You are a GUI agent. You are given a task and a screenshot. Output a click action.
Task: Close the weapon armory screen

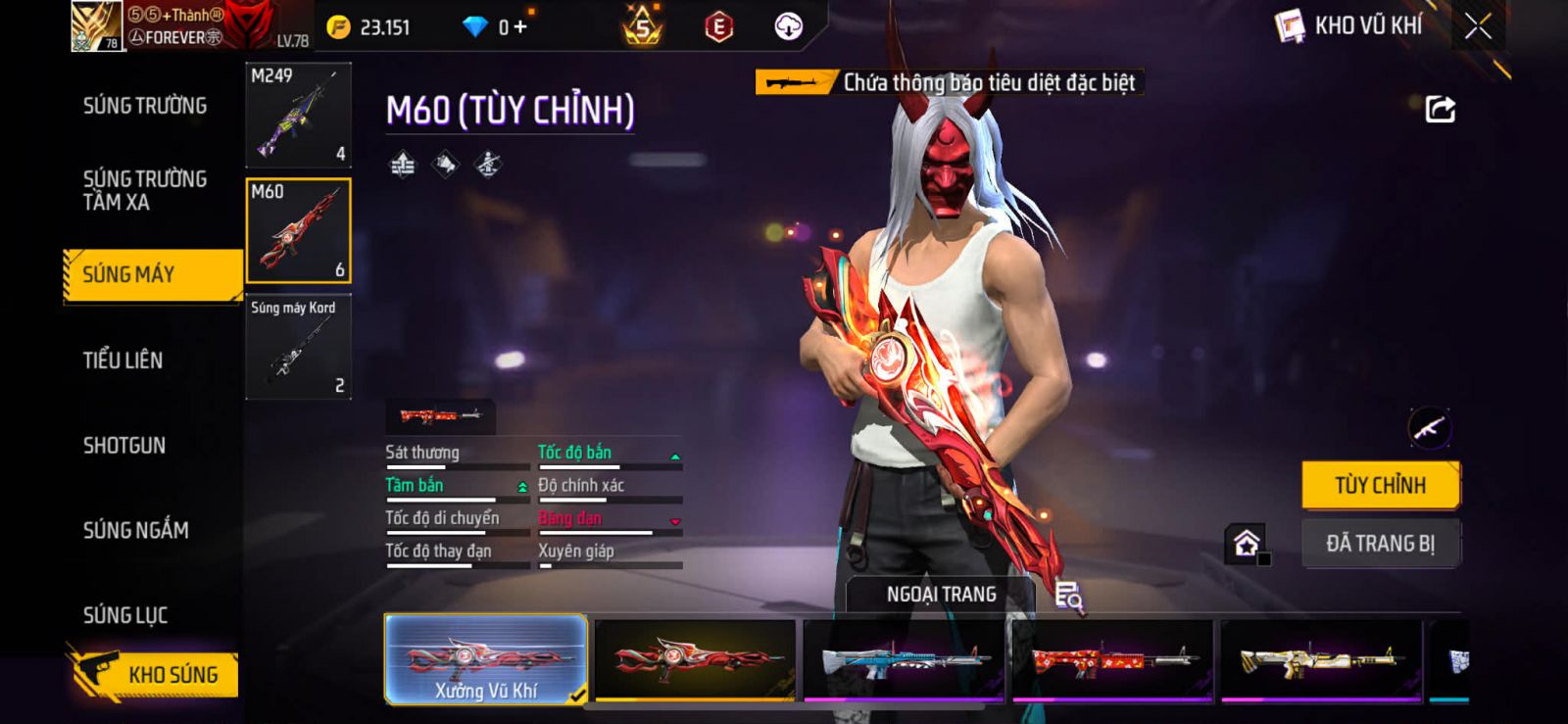click(1478, 26)
